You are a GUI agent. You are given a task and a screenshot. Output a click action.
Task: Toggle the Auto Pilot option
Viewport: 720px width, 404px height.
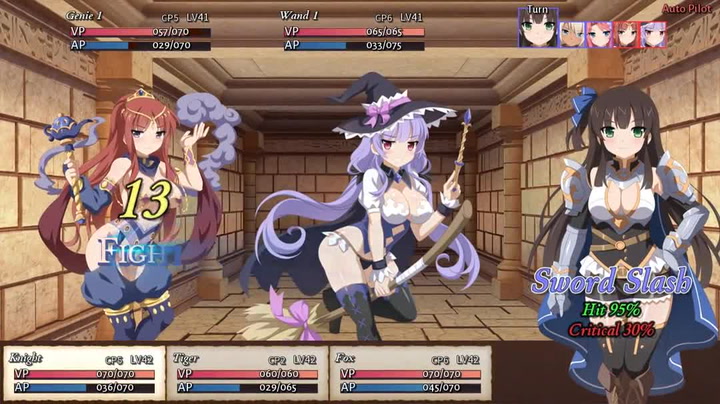[690, 9]
